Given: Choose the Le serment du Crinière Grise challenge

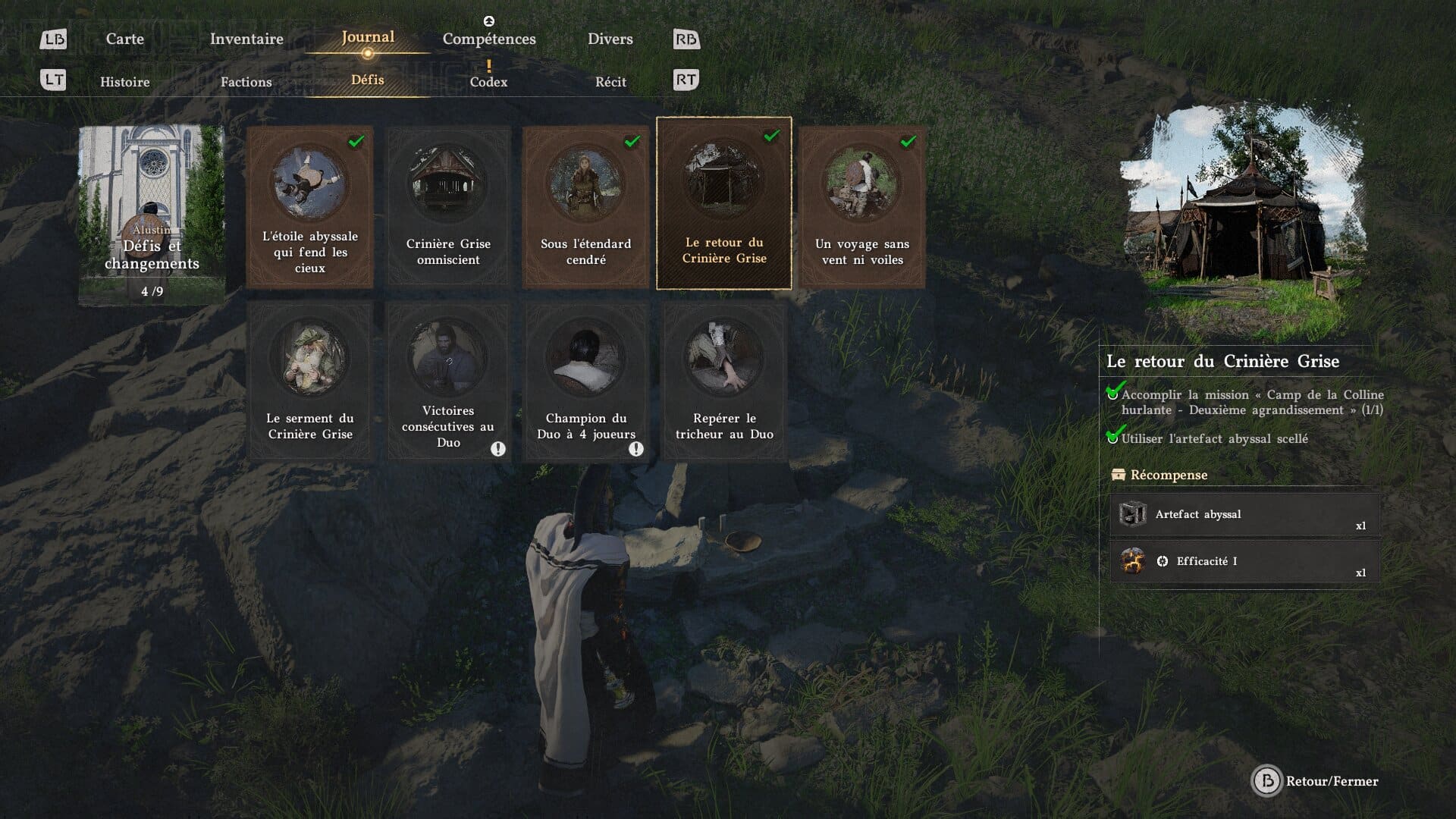Looking at the screenshot, I should 310,381.
